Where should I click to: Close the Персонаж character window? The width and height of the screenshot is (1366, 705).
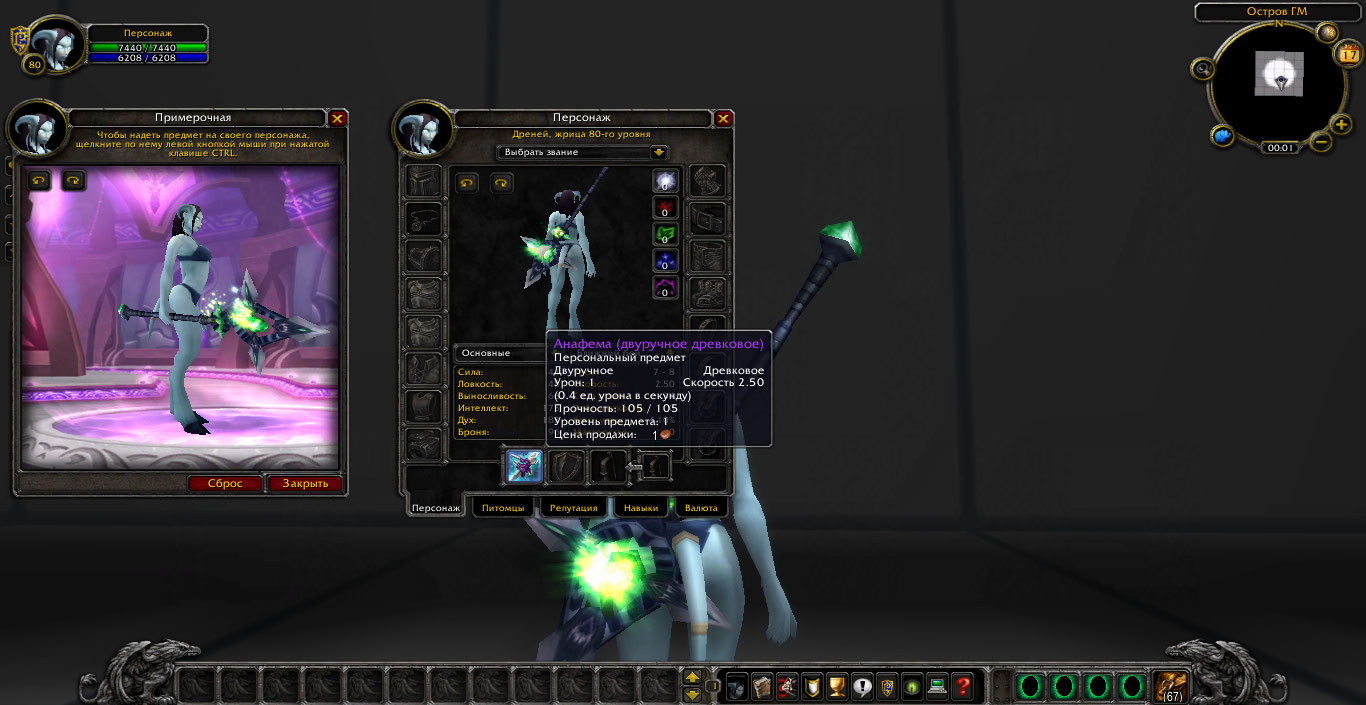(724, 118)
